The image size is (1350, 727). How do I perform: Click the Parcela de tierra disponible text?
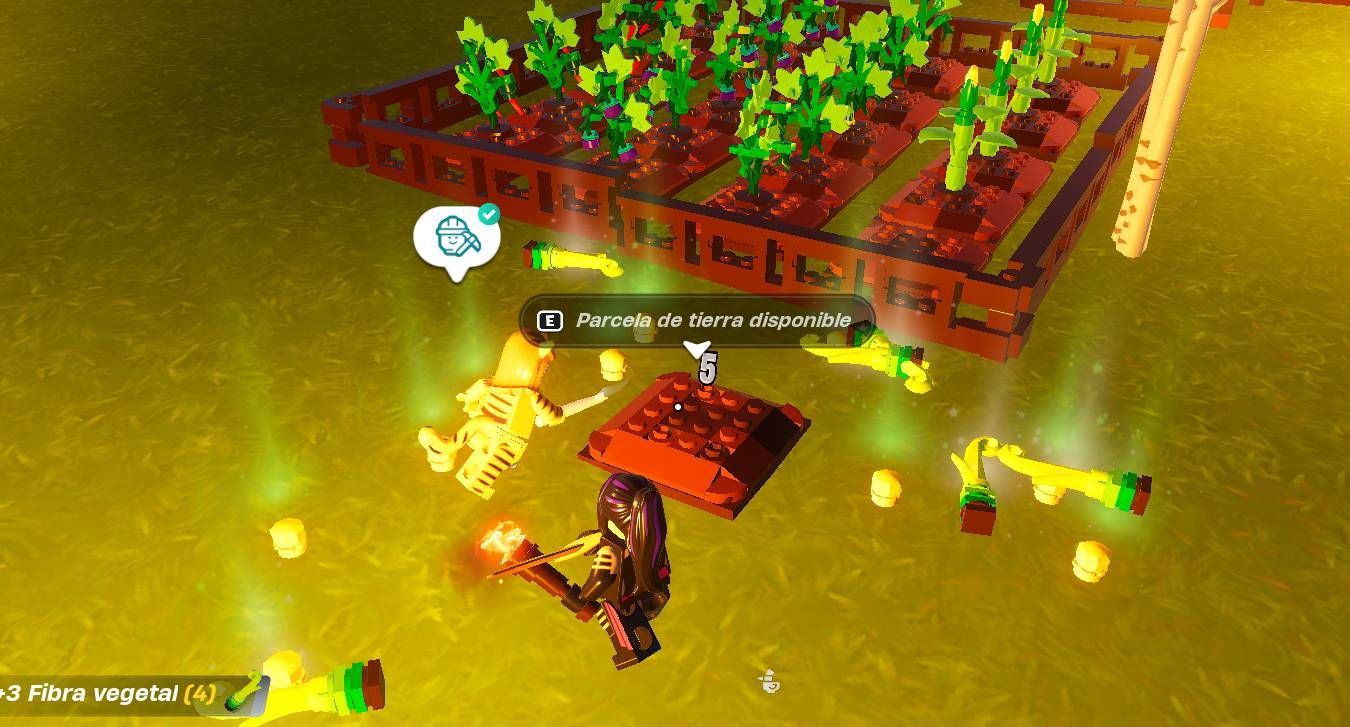(x=711, y=321)
